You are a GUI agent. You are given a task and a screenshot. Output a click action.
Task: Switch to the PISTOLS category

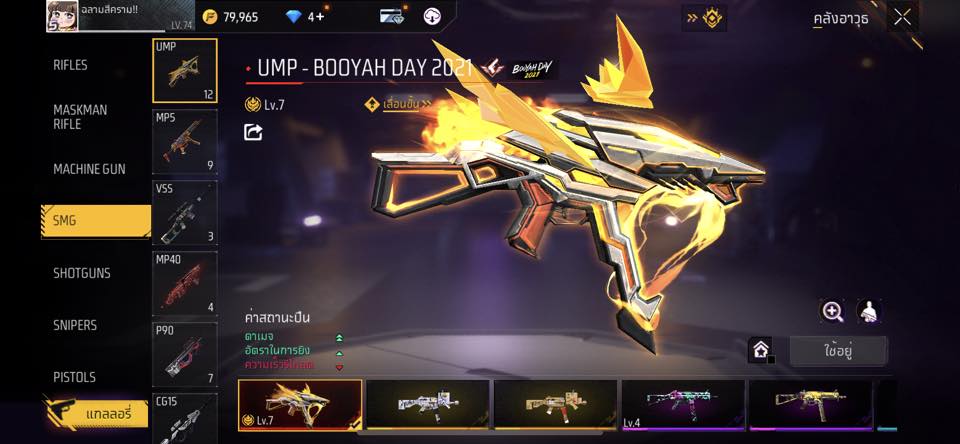(x=75, y=377)
